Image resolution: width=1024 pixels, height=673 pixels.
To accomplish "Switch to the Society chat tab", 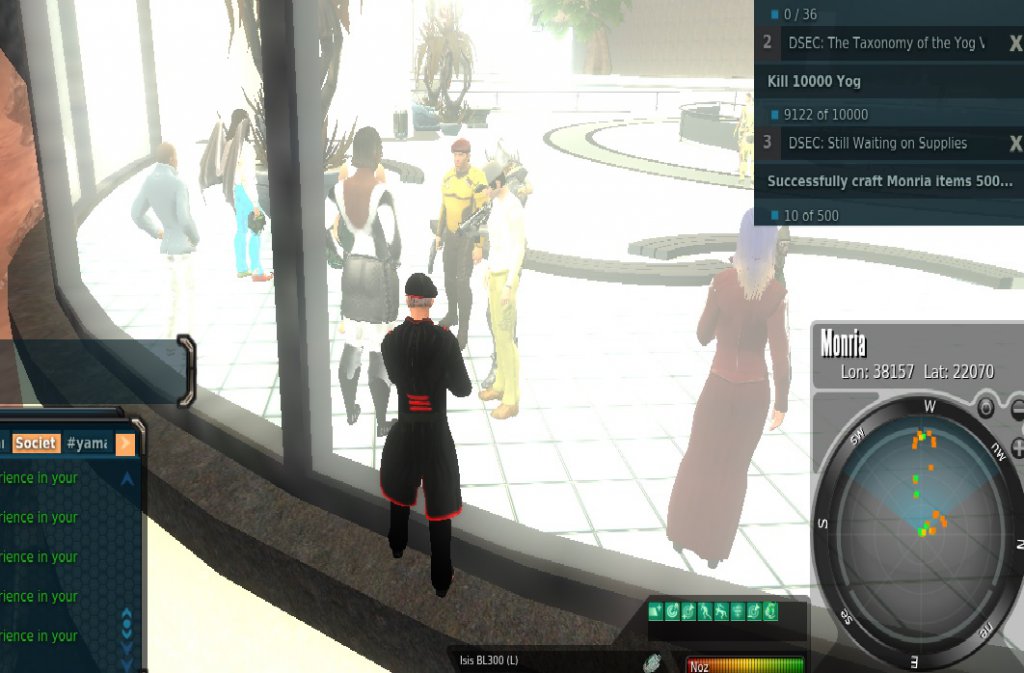I will (35, 443).
